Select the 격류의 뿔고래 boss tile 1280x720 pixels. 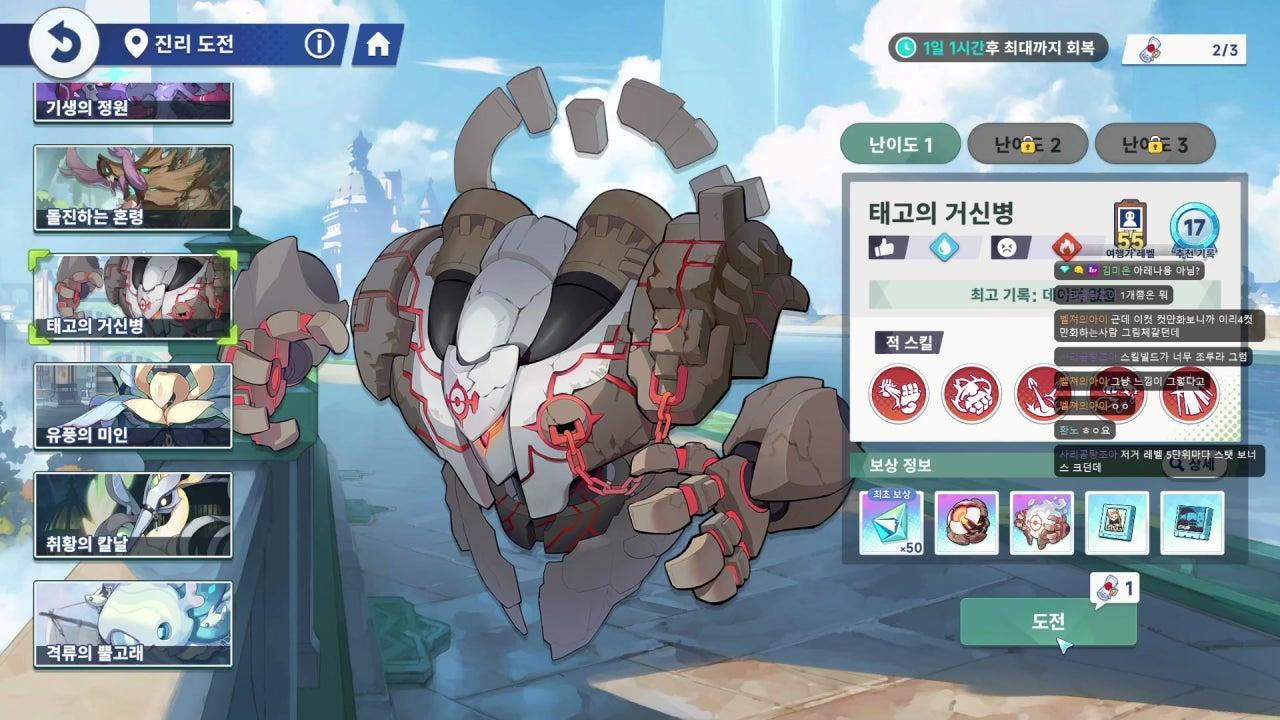click(x=133, y=623)
